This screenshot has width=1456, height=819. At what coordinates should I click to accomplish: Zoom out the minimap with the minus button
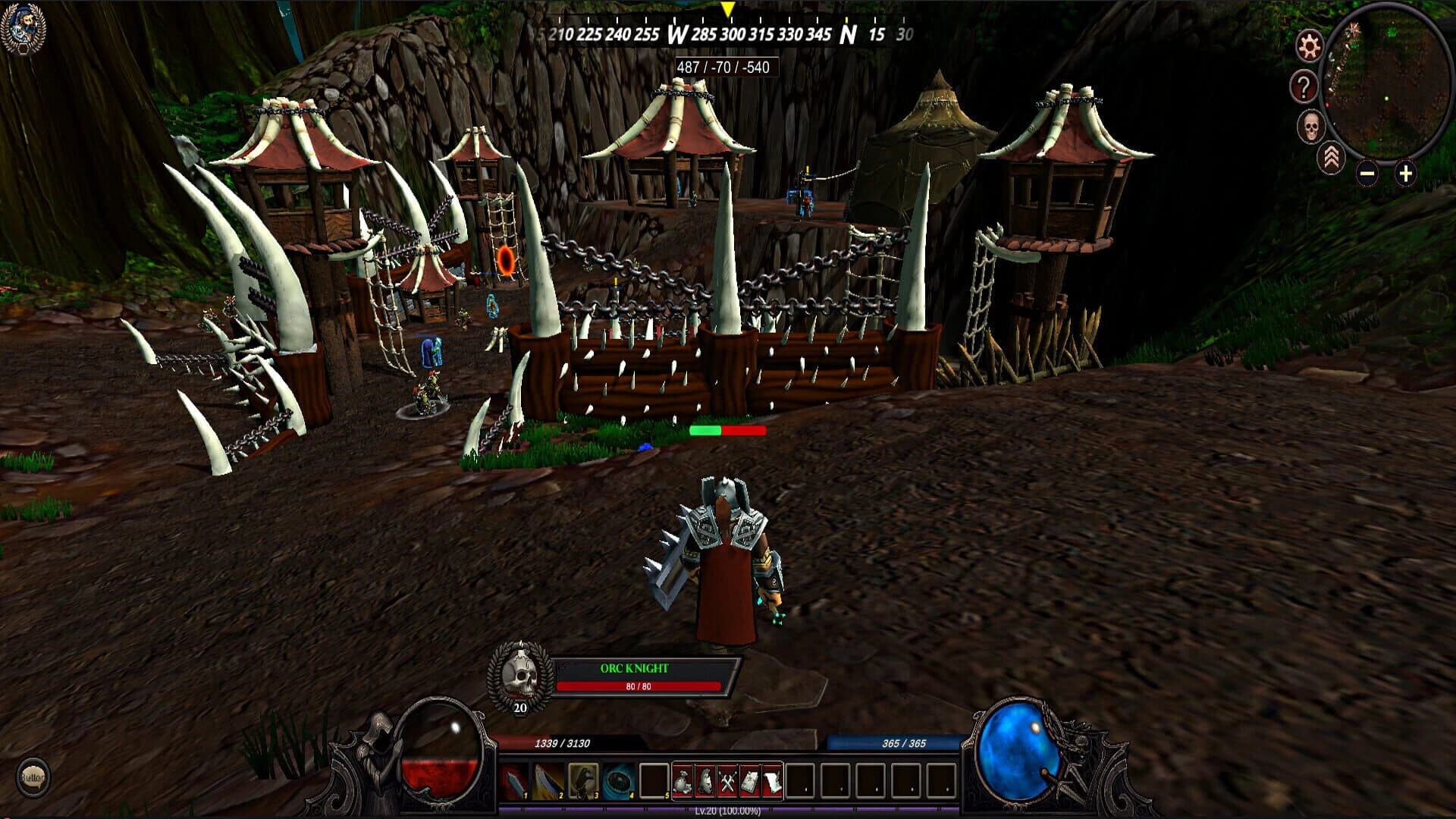(x=1367, y=174)
